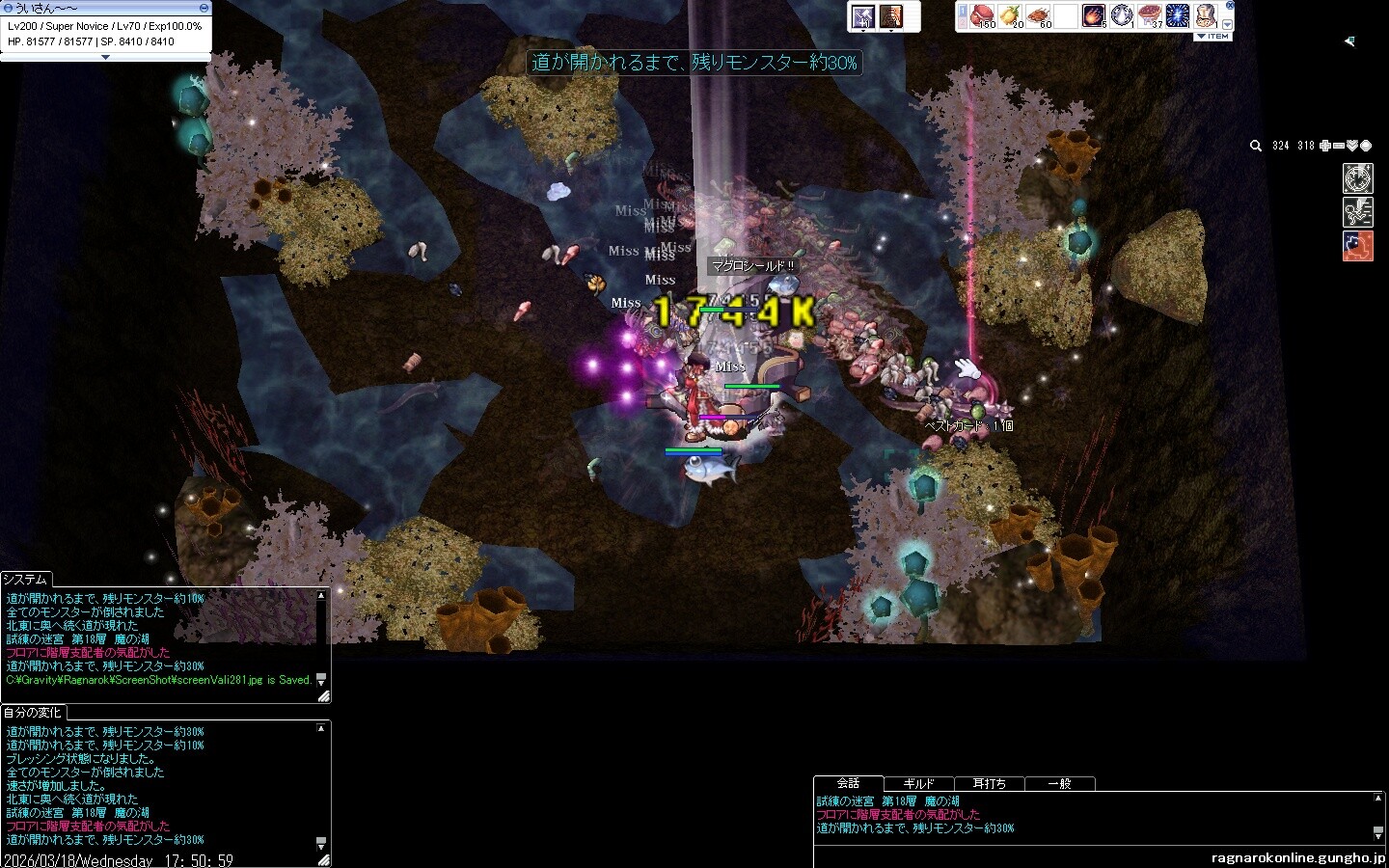Select the running figure speed buff icon
Viewport: 1389px width, 868px height.
[1357, 212]
